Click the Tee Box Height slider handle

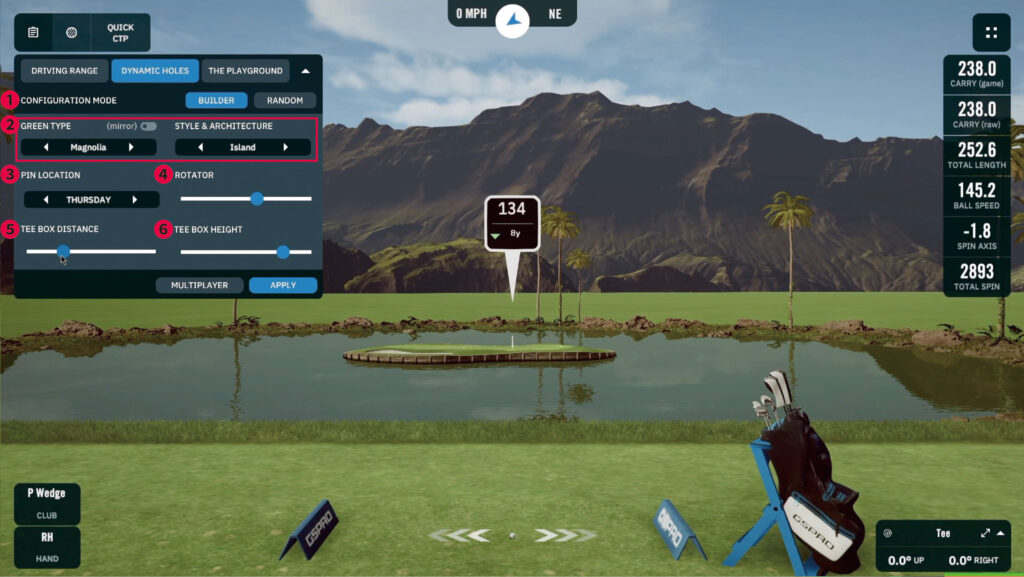coord(283,252)
